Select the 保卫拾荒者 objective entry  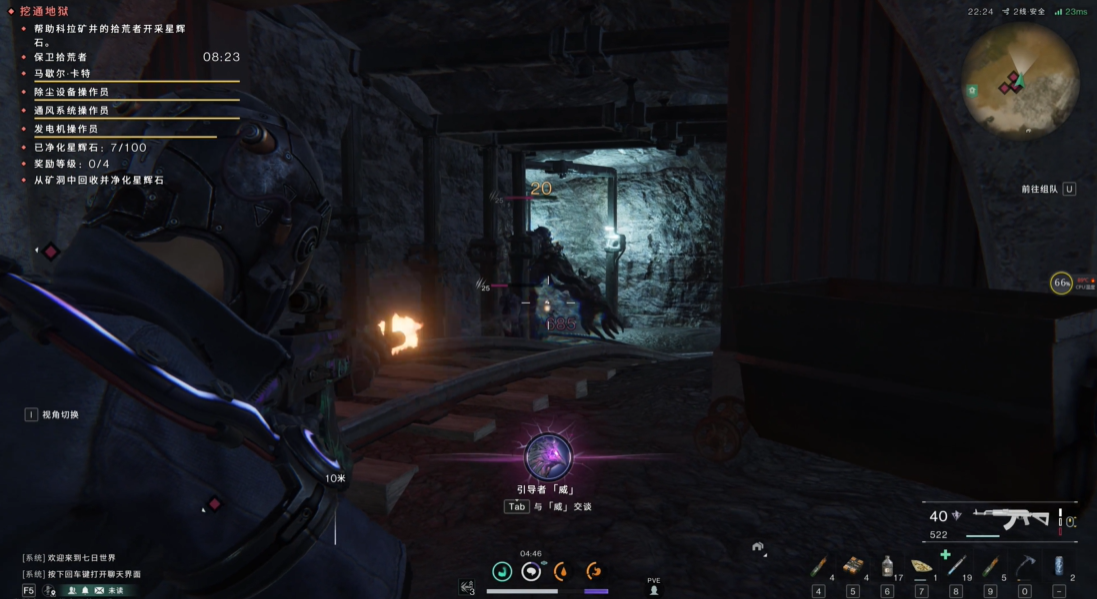coord(60,57)
